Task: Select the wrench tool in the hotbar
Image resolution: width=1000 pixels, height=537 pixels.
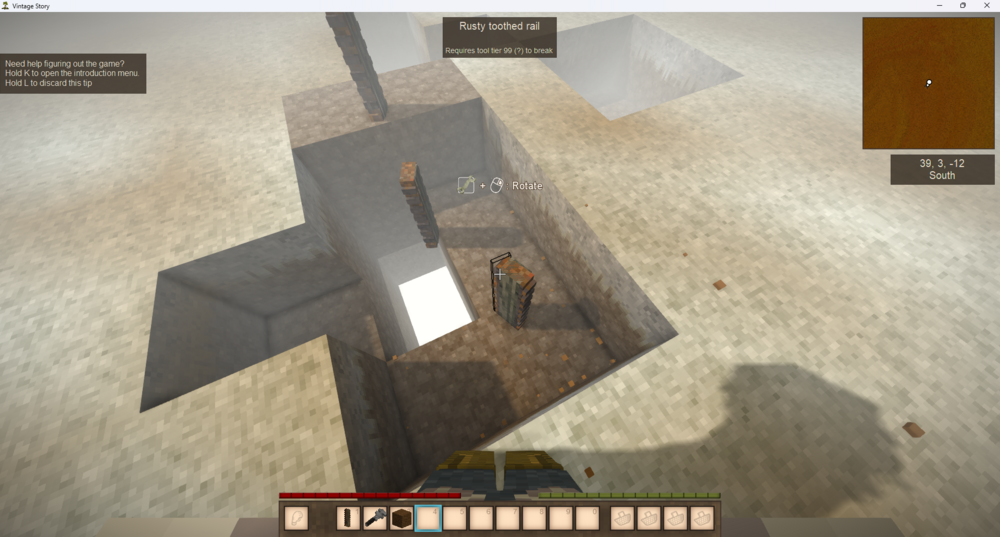Action: (375, 518)
